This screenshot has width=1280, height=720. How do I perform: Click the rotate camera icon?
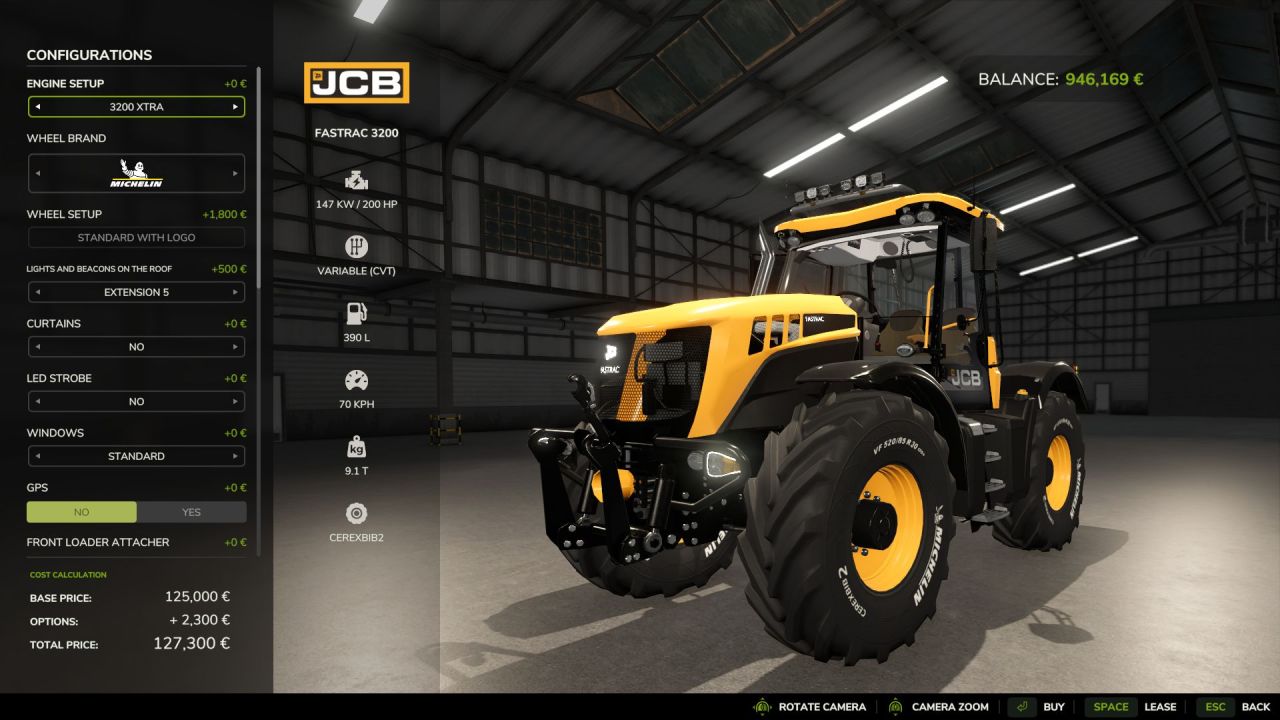(763, 706)
